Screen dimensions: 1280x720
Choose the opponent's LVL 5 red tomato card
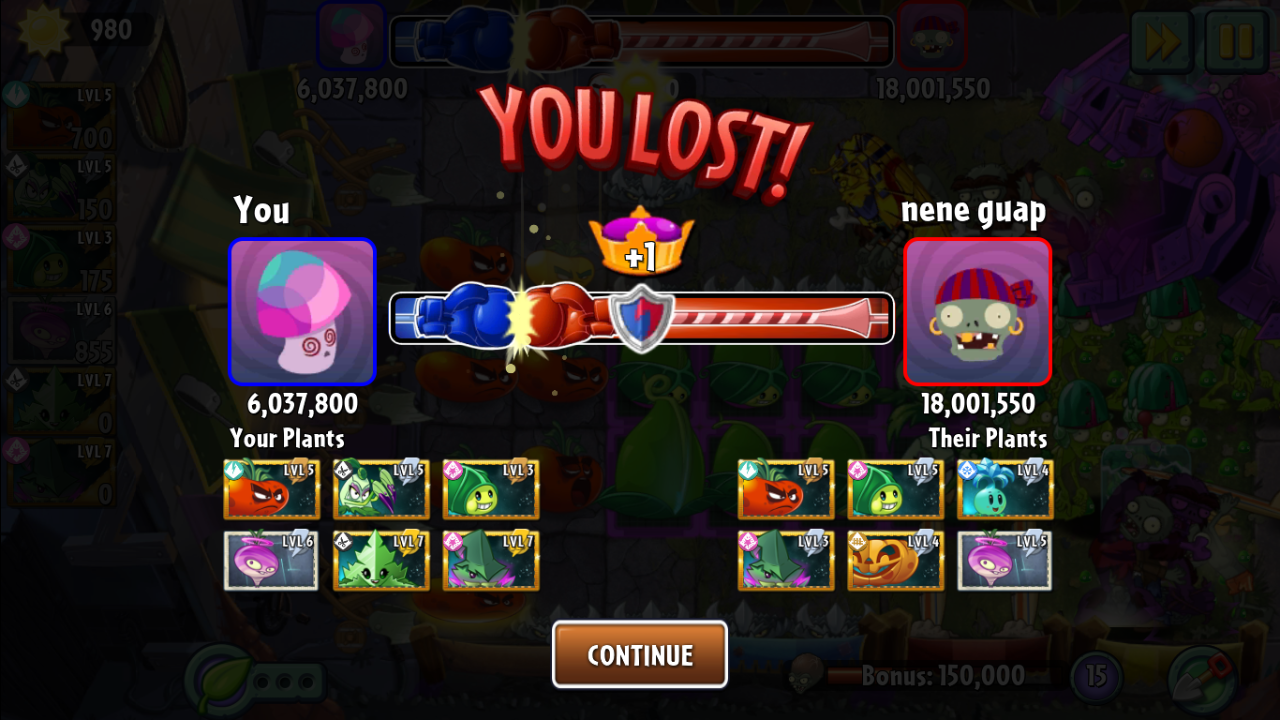786,489
